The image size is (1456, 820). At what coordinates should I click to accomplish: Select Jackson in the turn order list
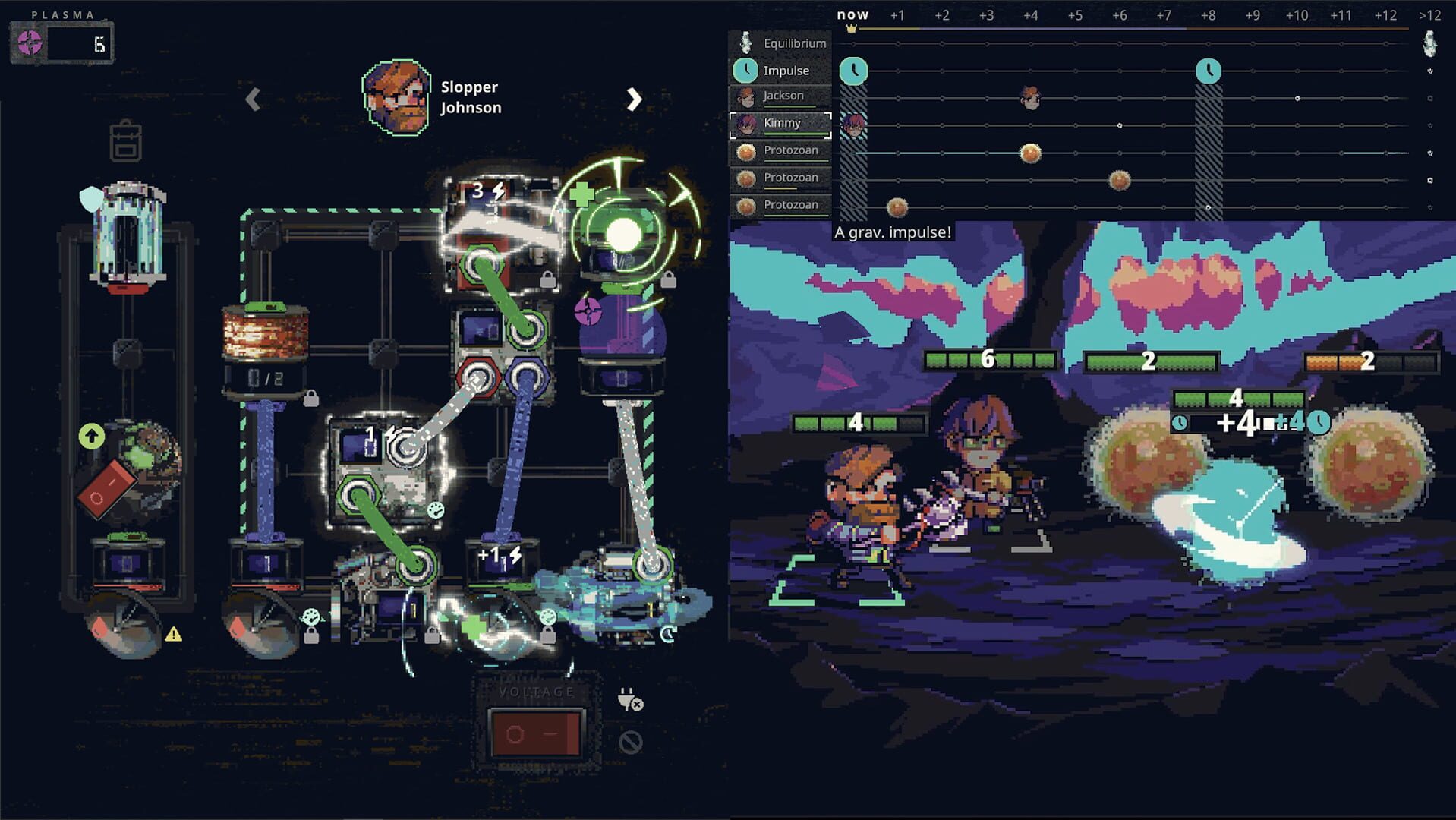tap(782, 96)
